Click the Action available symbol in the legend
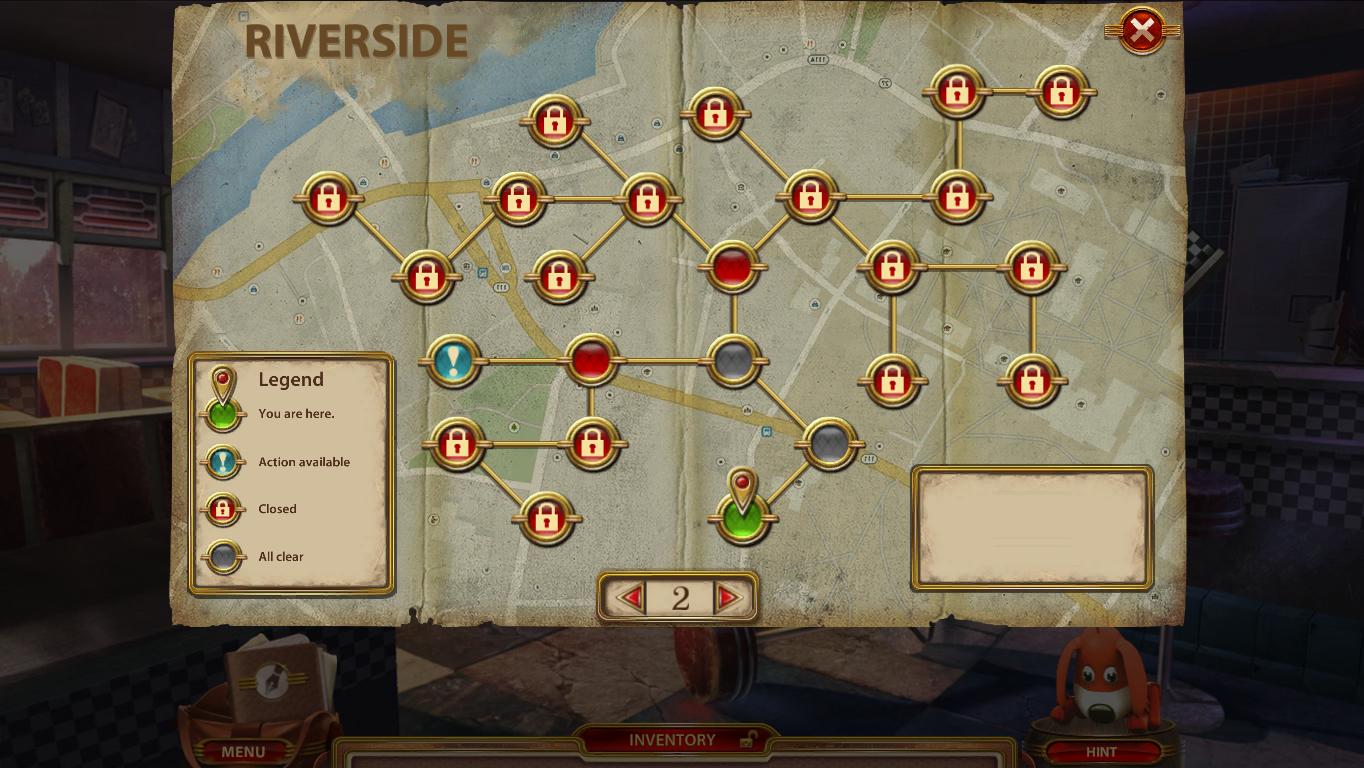Image resolution: width=1364 pixels, height=768 pixels. click(223, 462)
